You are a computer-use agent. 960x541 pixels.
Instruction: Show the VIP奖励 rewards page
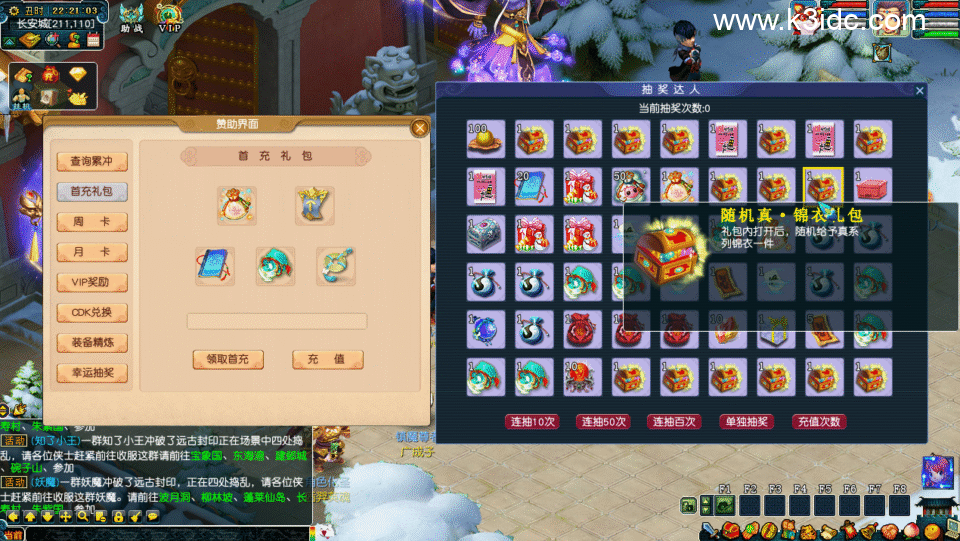[x=92, y=282]
